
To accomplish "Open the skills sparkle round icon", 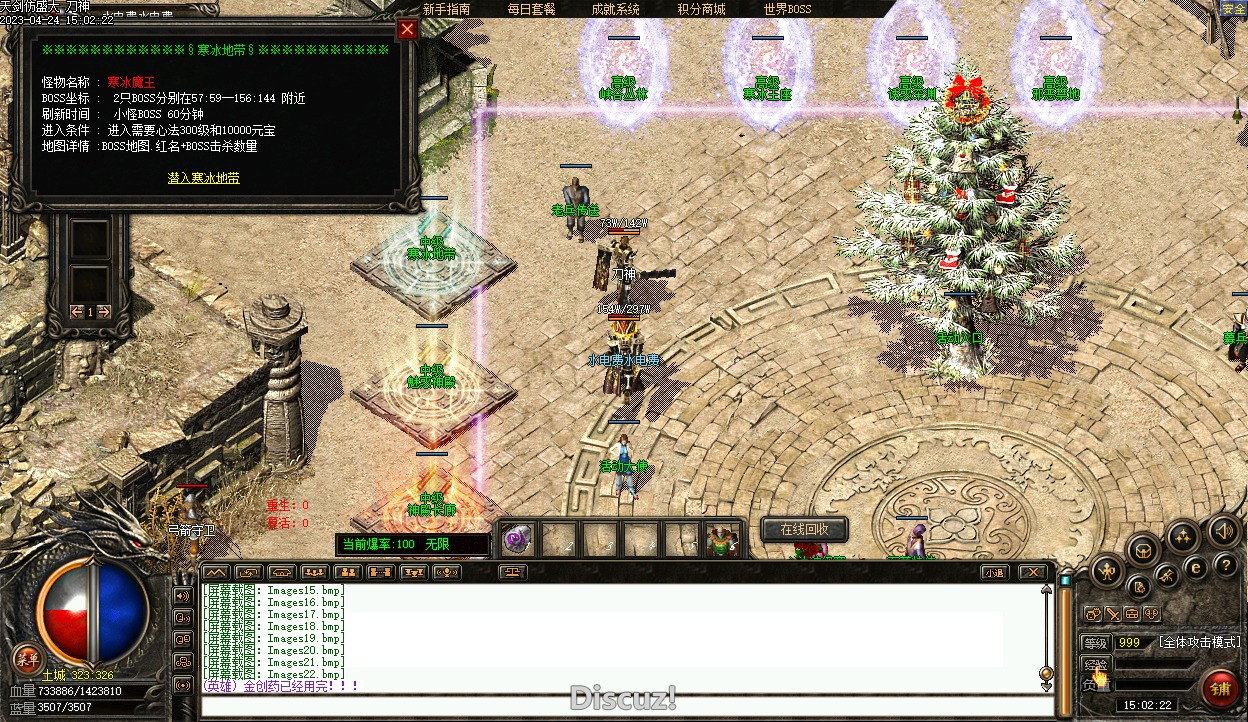I will coord(1184,536).
